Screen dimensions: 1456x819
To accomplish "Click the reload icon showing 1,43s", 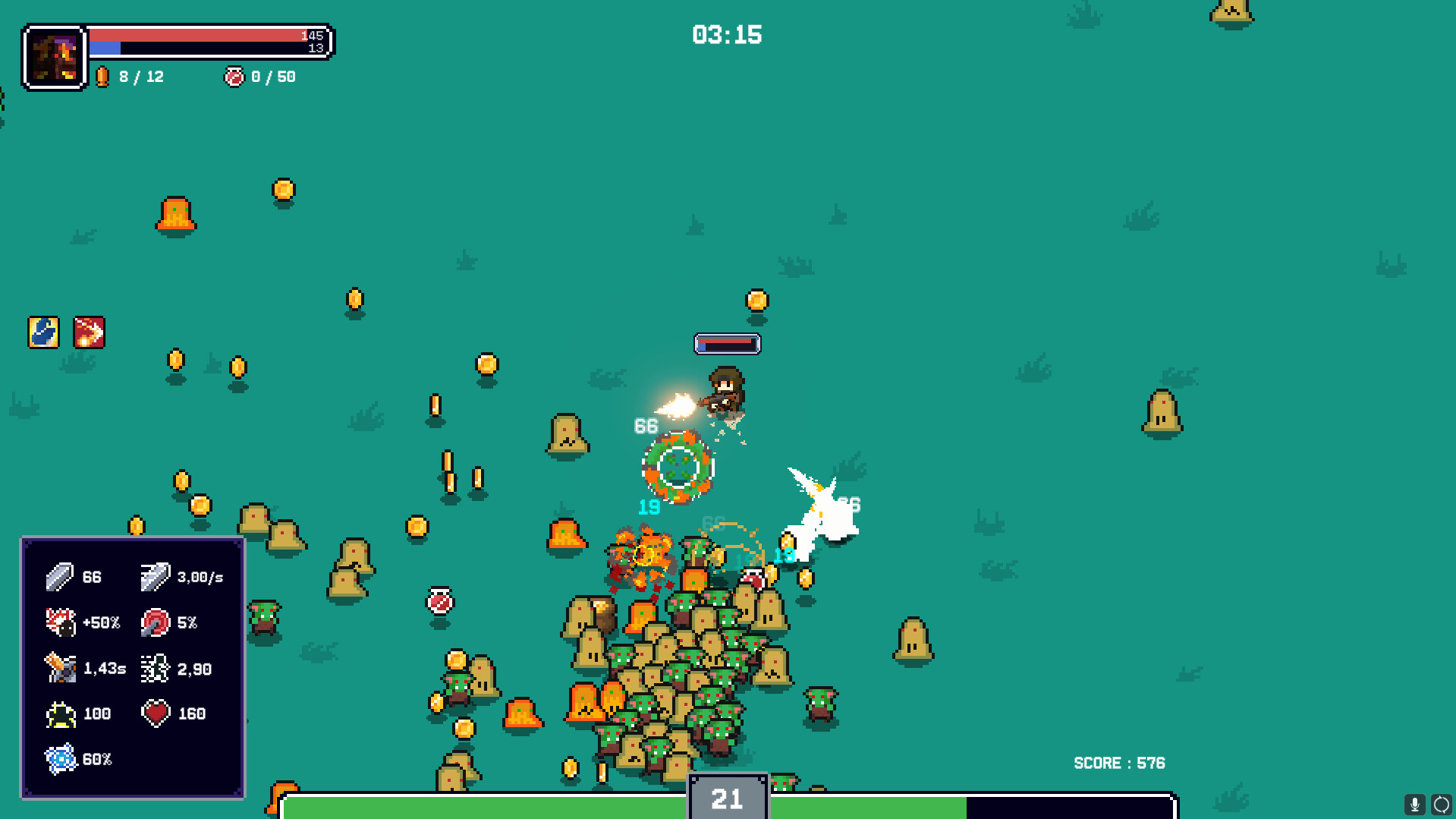I will 58,668.
